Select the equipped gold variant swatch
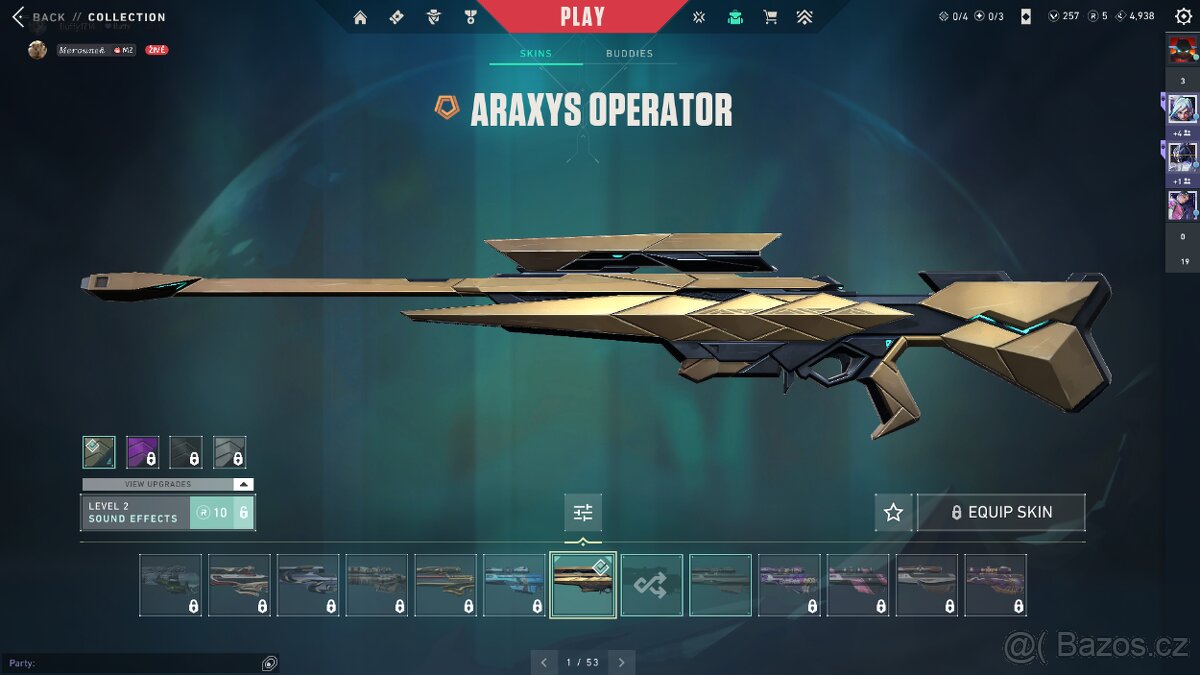Screen dimensions: 1200x675 [99, 452]
